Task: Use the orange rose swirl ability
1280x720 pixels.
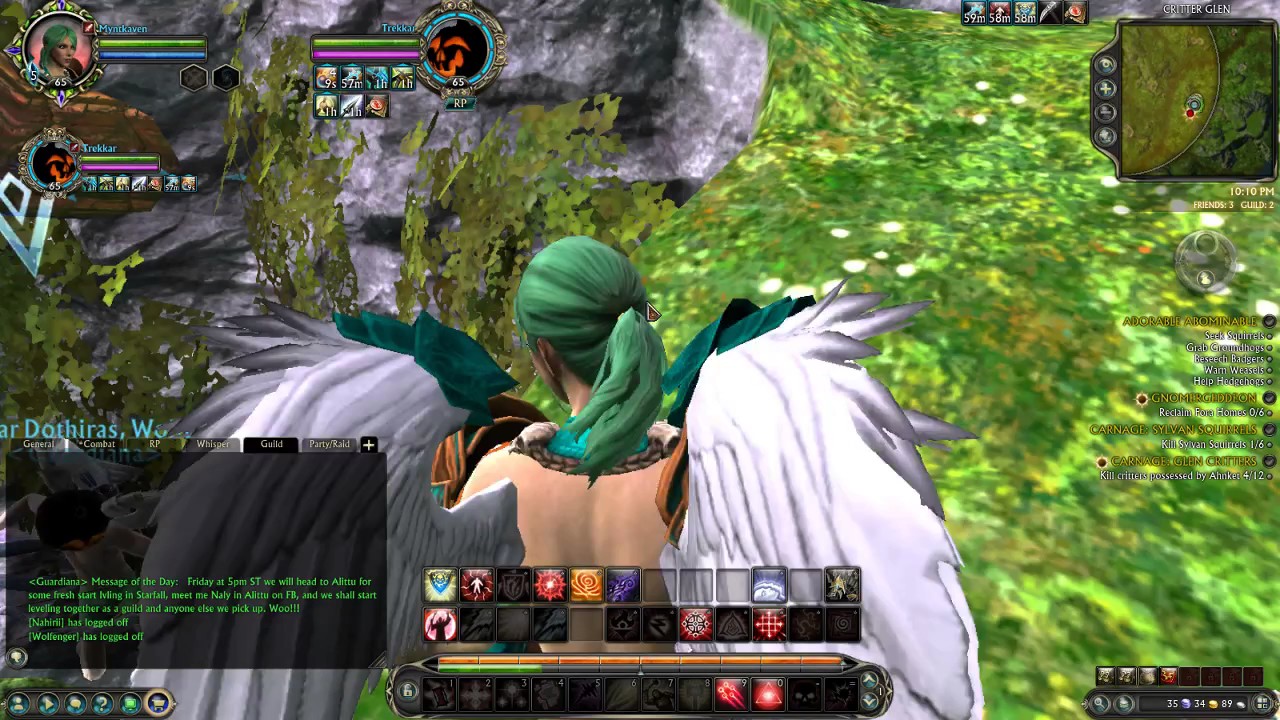Action: pos(586,585)
